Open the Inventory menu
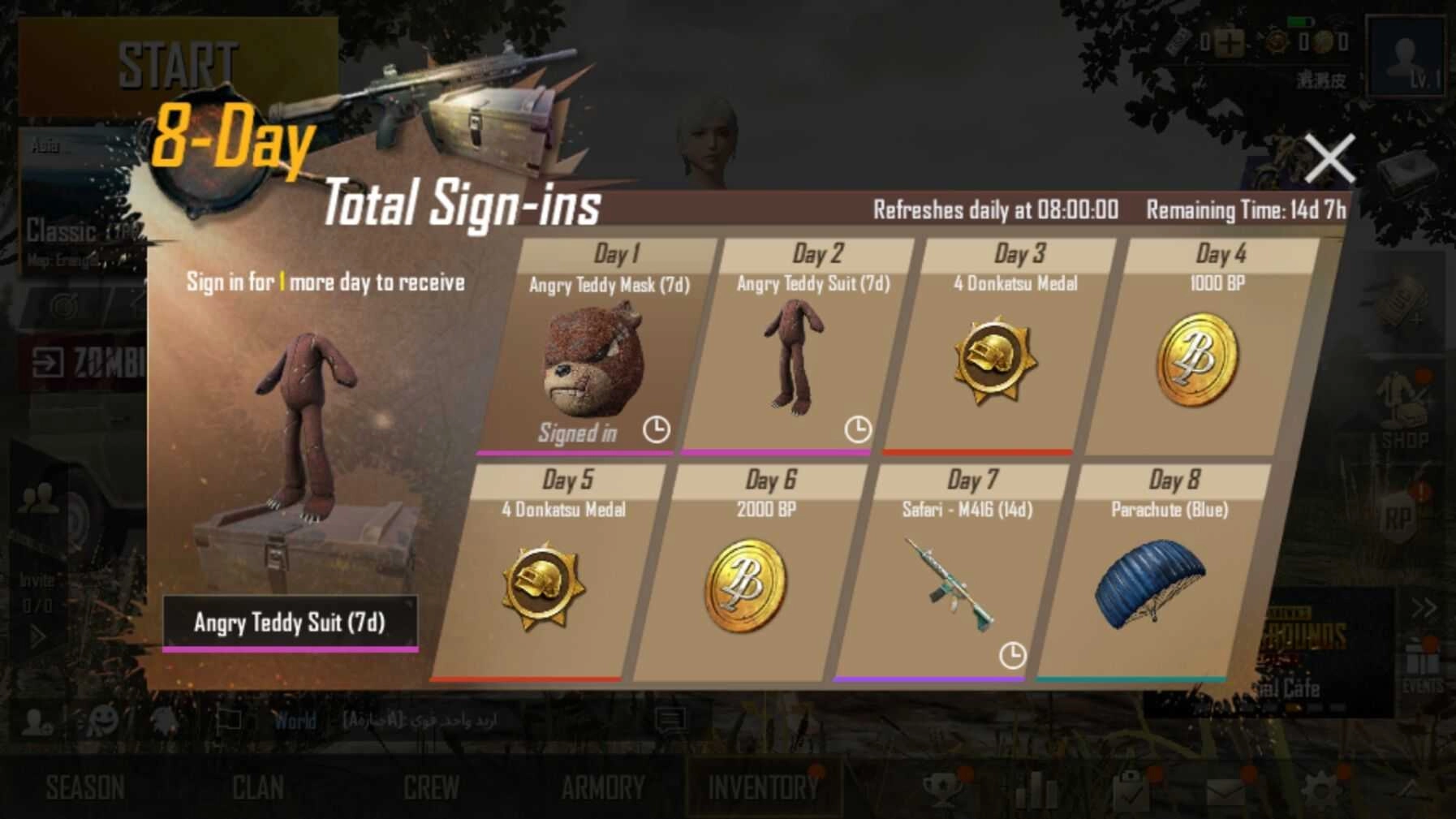Screen dimensions: 1456x819 (x=763, y=787)
